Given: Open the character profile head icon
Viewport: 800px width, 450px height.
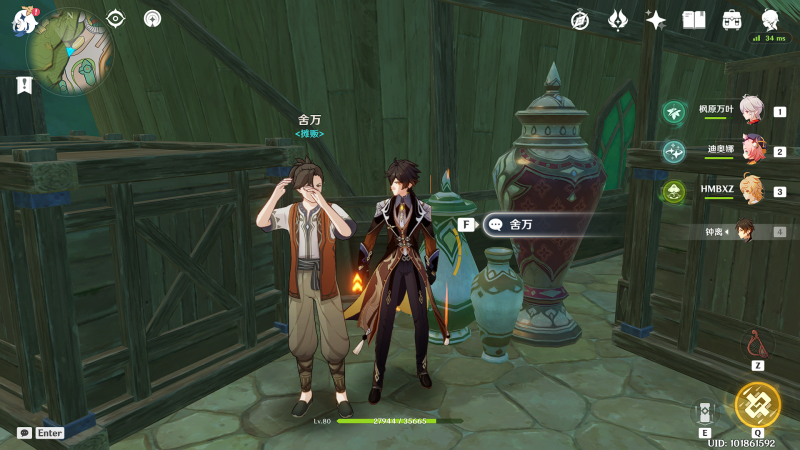Looking at the screenshot, I should (770, 20).
